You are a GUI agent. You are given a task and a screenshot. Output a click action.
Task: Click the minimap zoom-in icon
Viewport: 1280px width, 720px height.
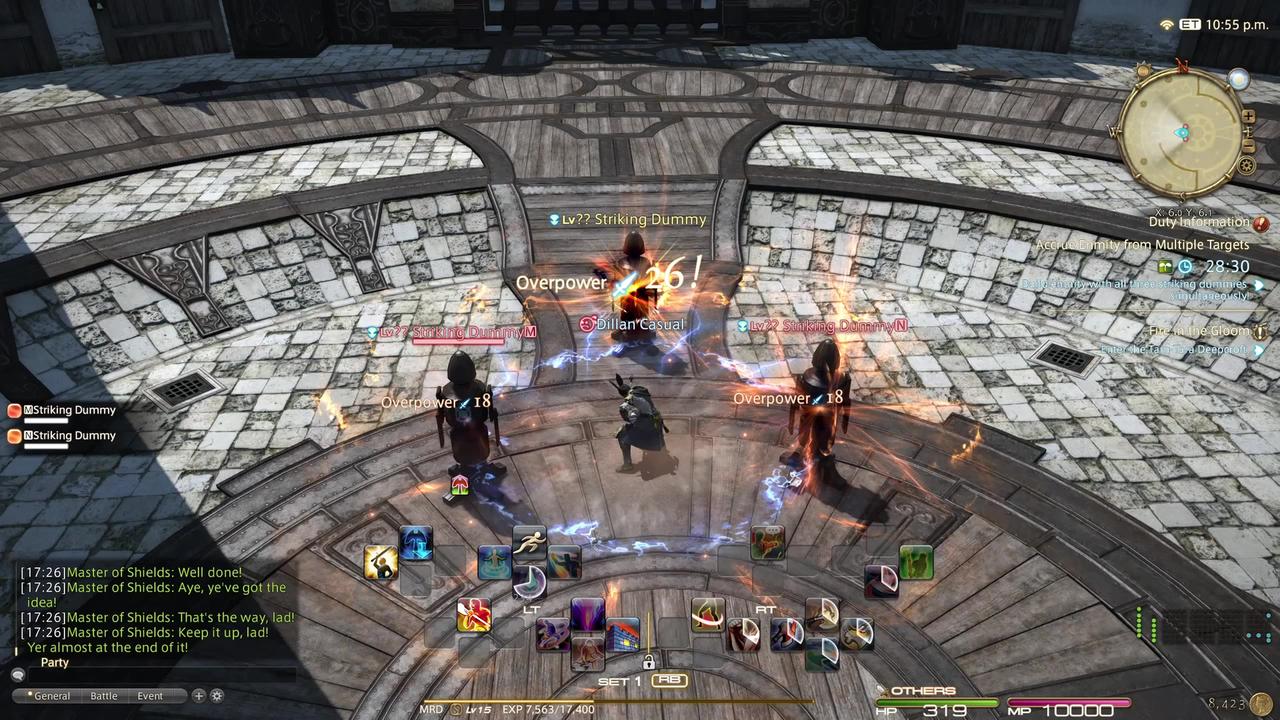coord(1248,117)
